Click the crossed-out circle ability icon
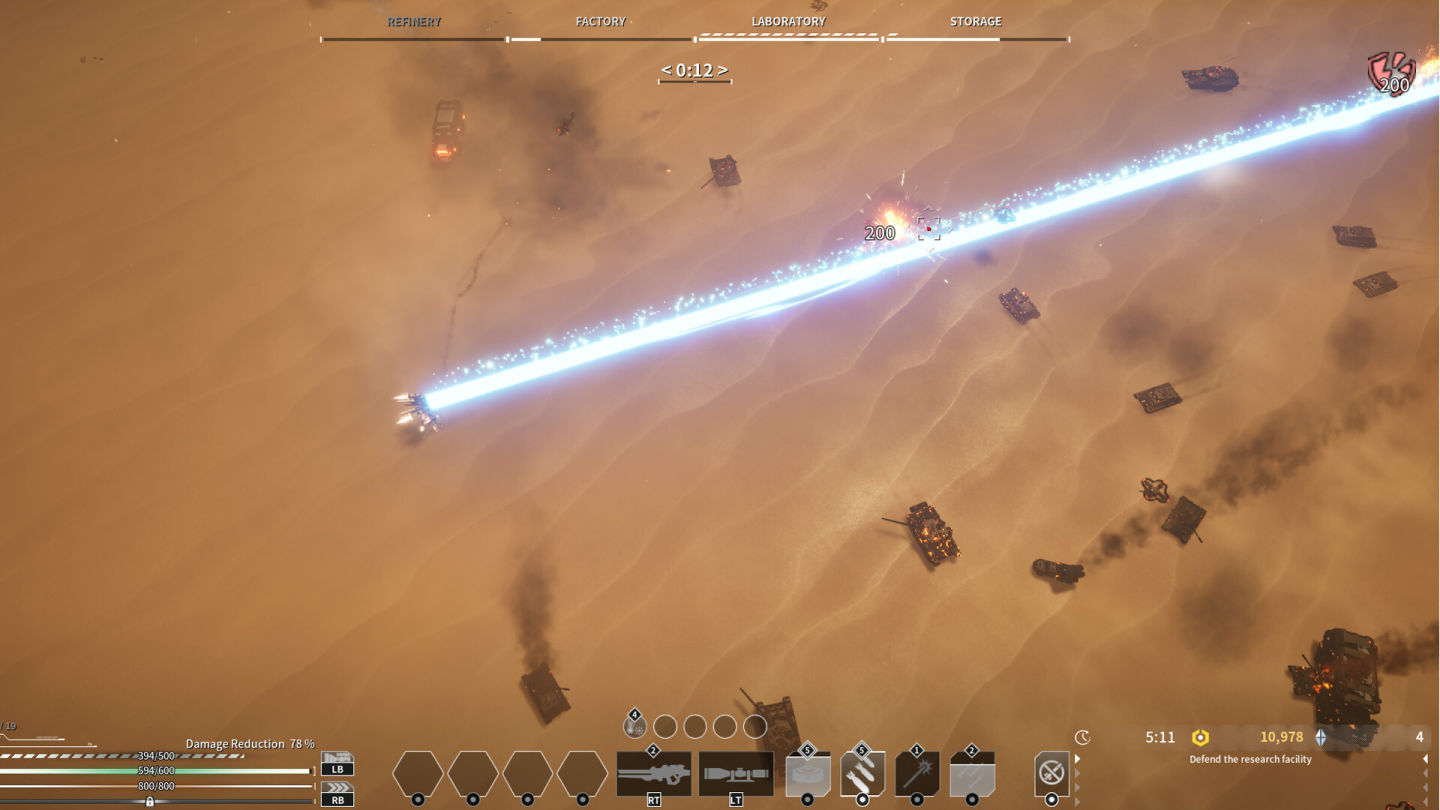 click(1051, 773)
